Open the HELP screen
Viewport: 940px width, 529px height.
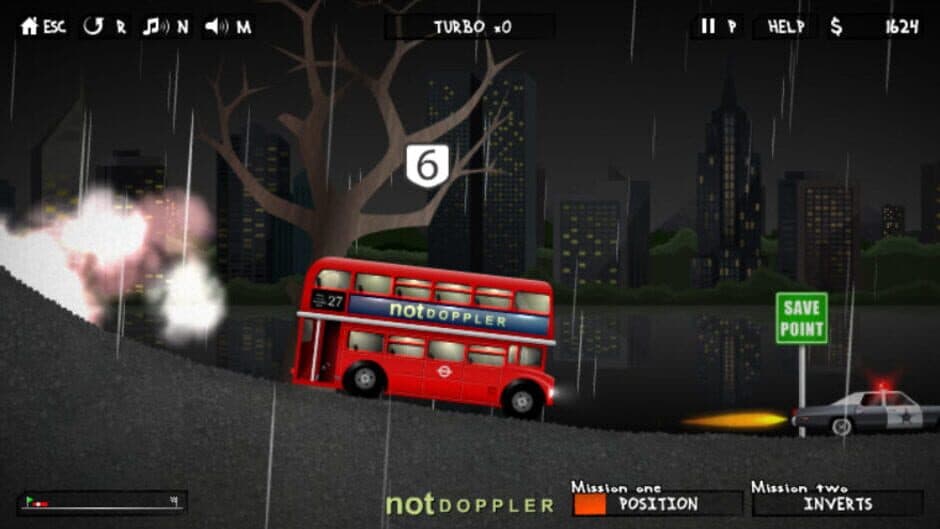(786, 27)
